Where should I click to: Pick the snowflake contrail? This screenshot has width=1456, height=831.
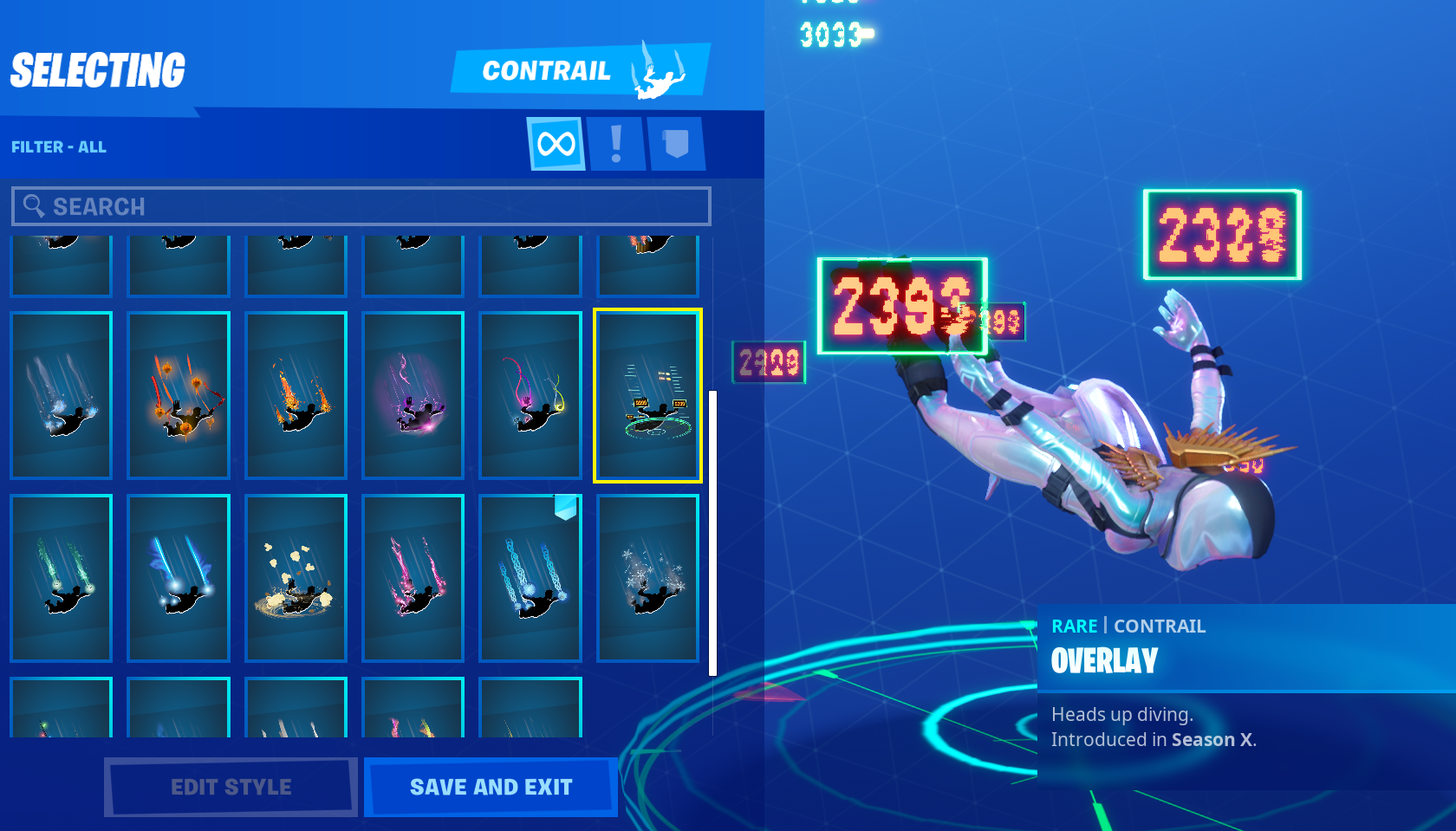click(x=647, y=578)
